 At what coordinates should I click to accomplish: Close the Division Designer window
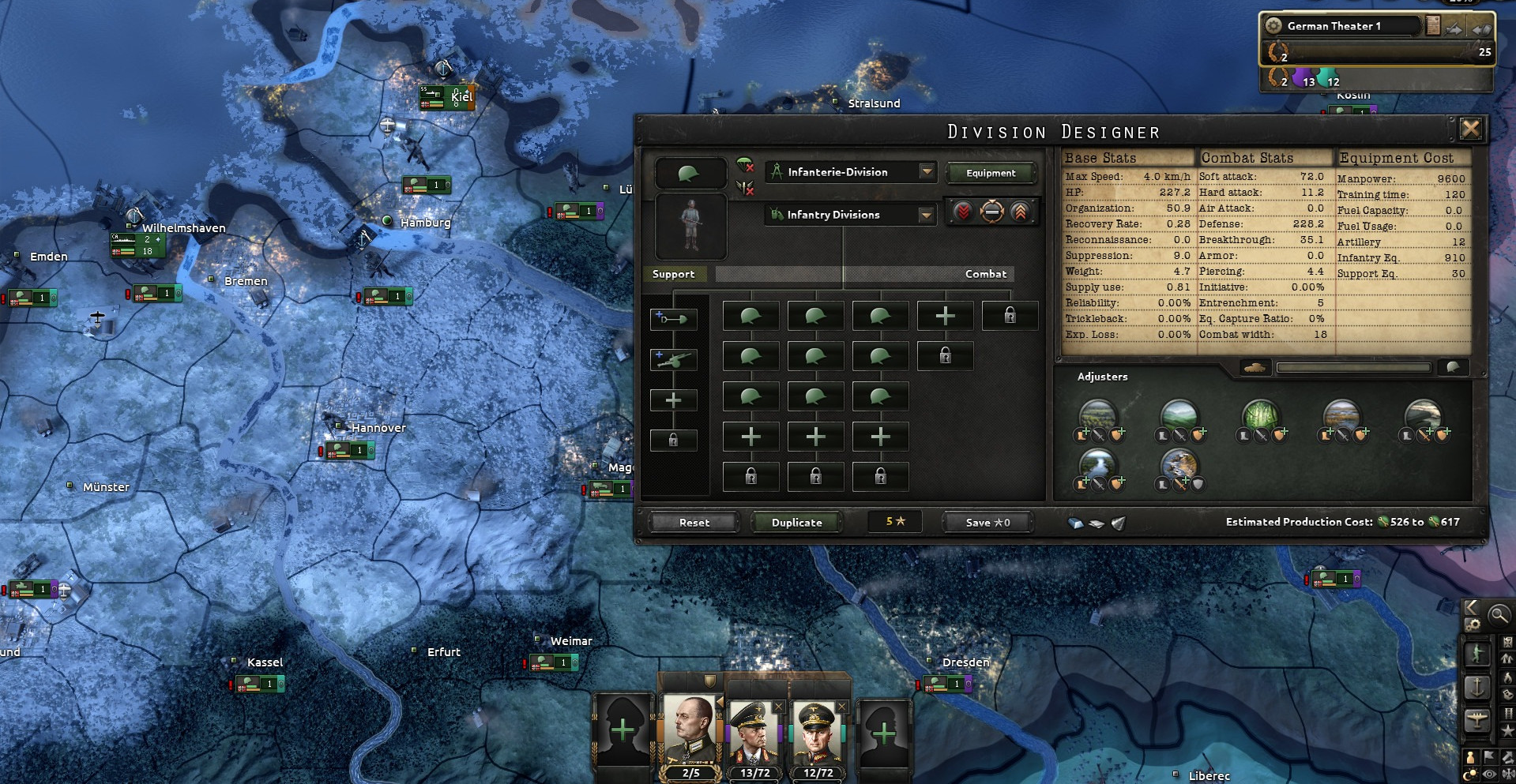1470,129
